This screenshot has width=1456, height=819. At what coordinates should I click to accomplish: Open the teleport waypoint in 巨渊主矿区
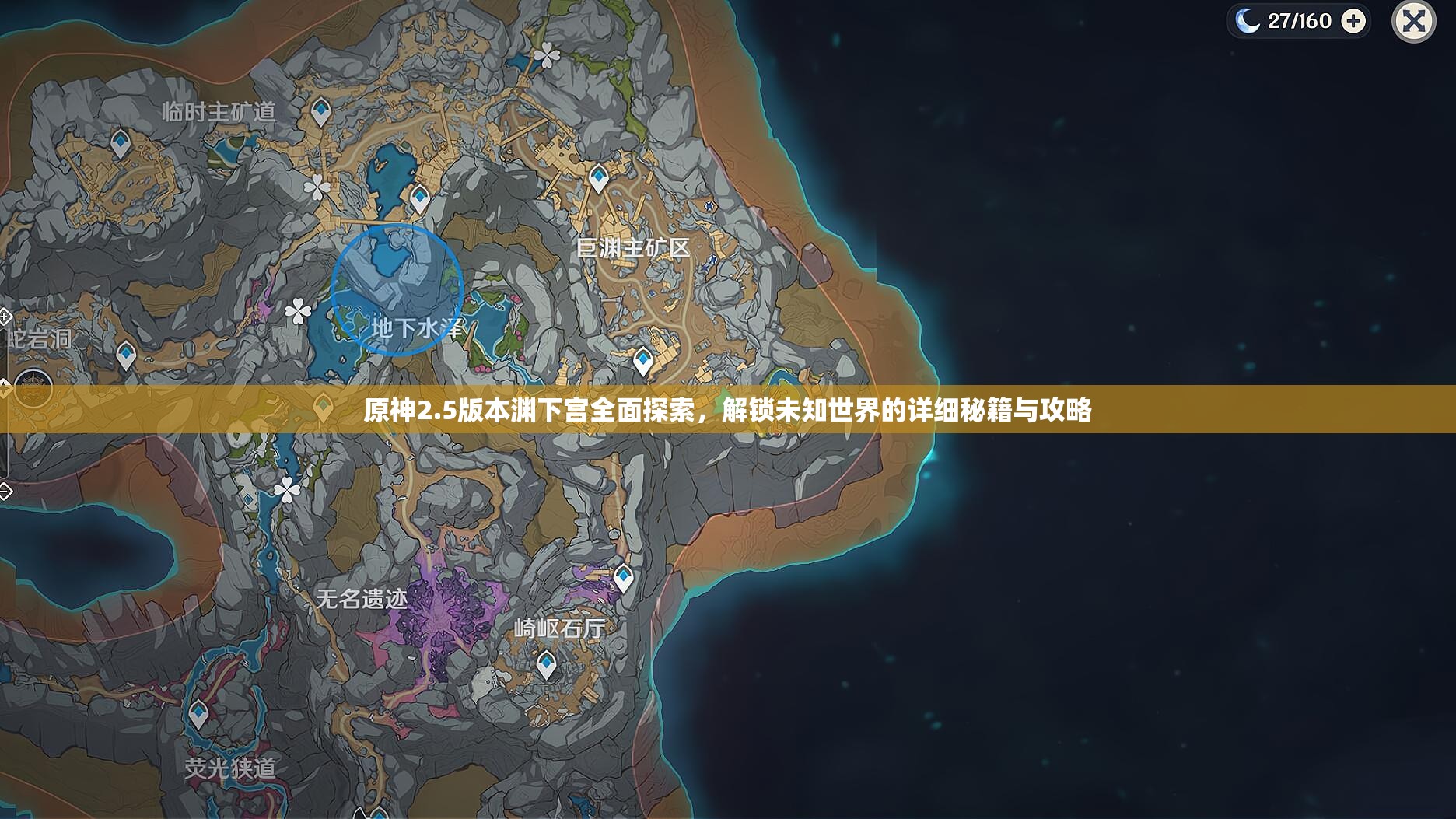pos(597,177)
